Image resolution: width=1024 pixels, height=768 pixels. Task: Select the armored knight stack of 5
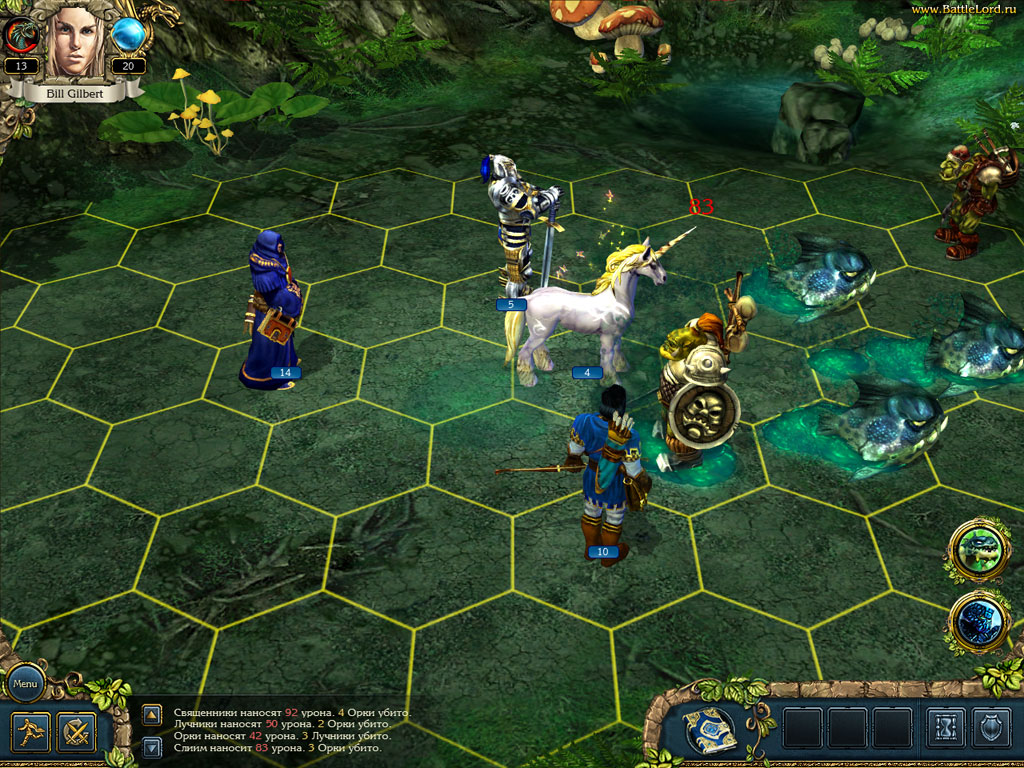(519, 230)
